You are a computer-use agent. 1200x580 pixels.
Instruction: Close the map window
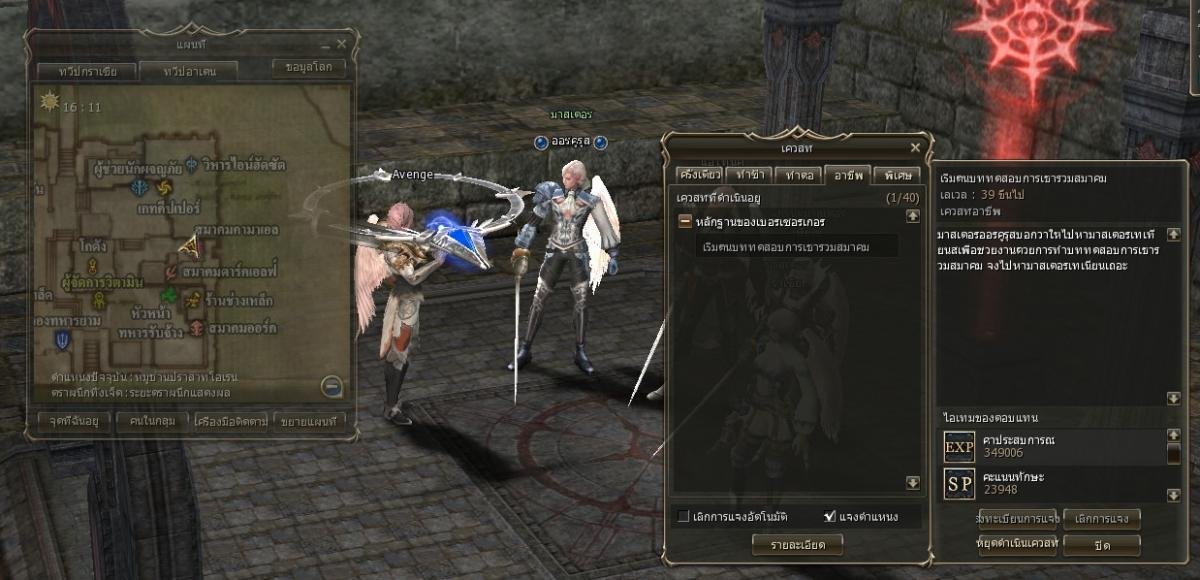(x=342, y=44)
